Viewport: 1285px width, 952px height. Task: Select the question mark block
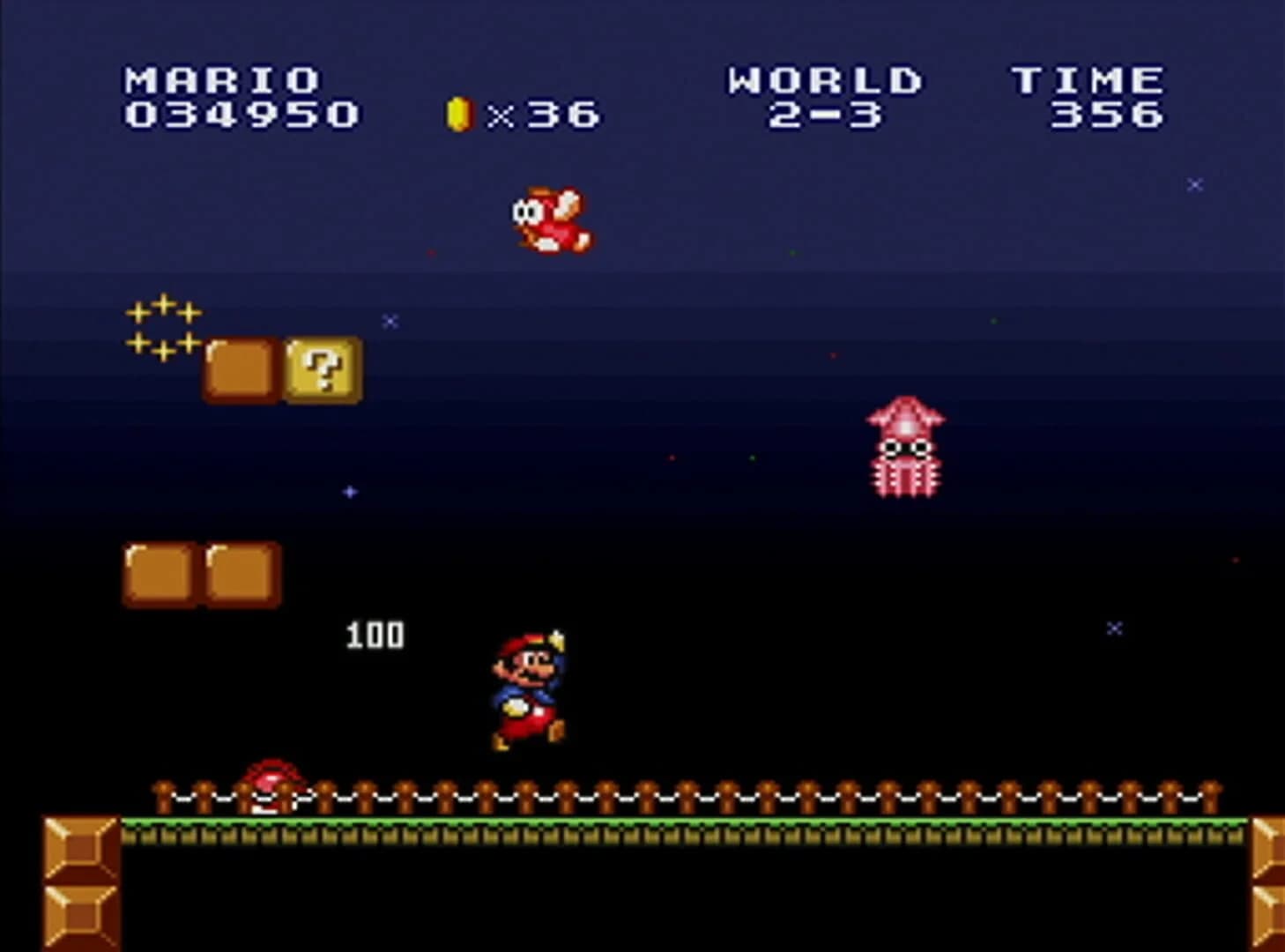pyautogui.click(x=323, y=369)
